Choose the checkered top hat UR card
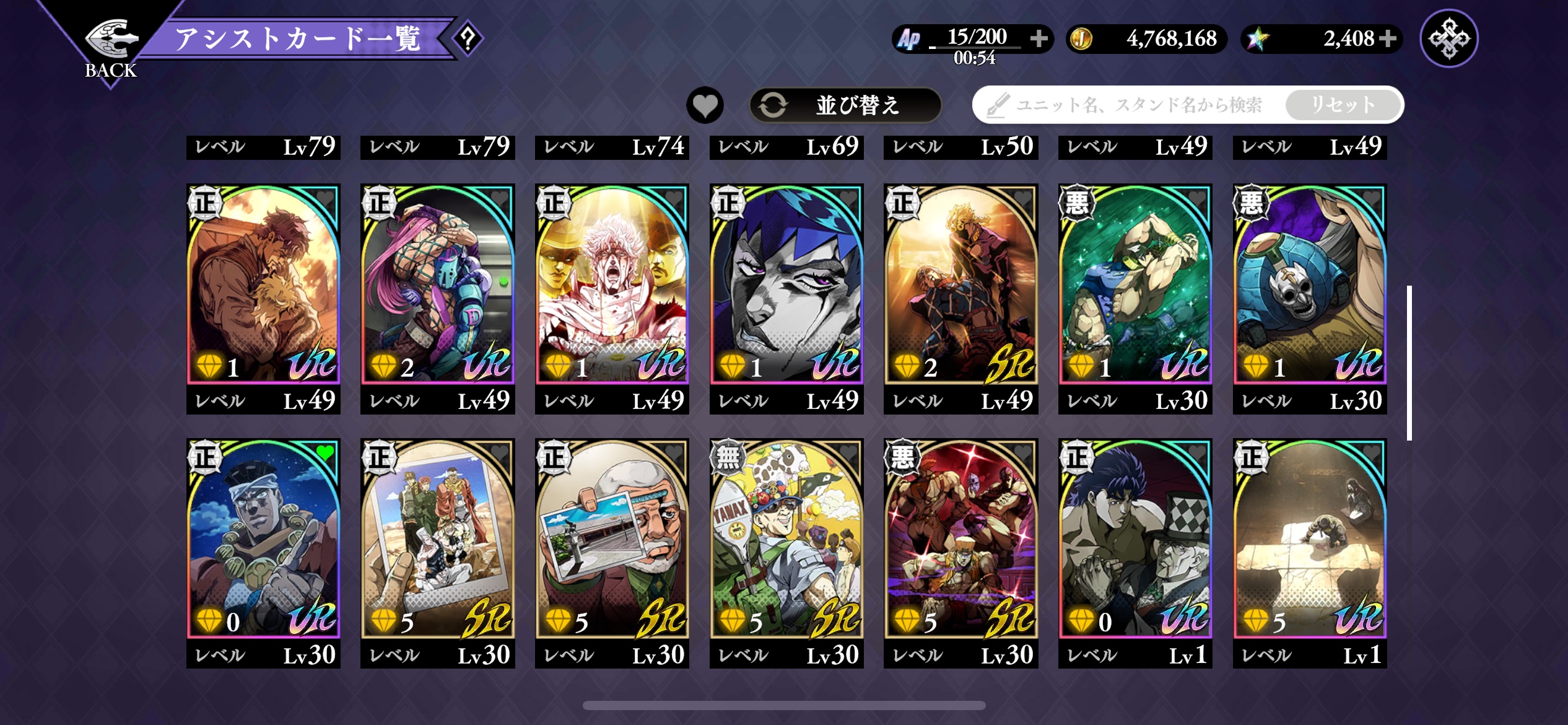The height and width of the screenshot is (725, 1568). point(1135,539)
